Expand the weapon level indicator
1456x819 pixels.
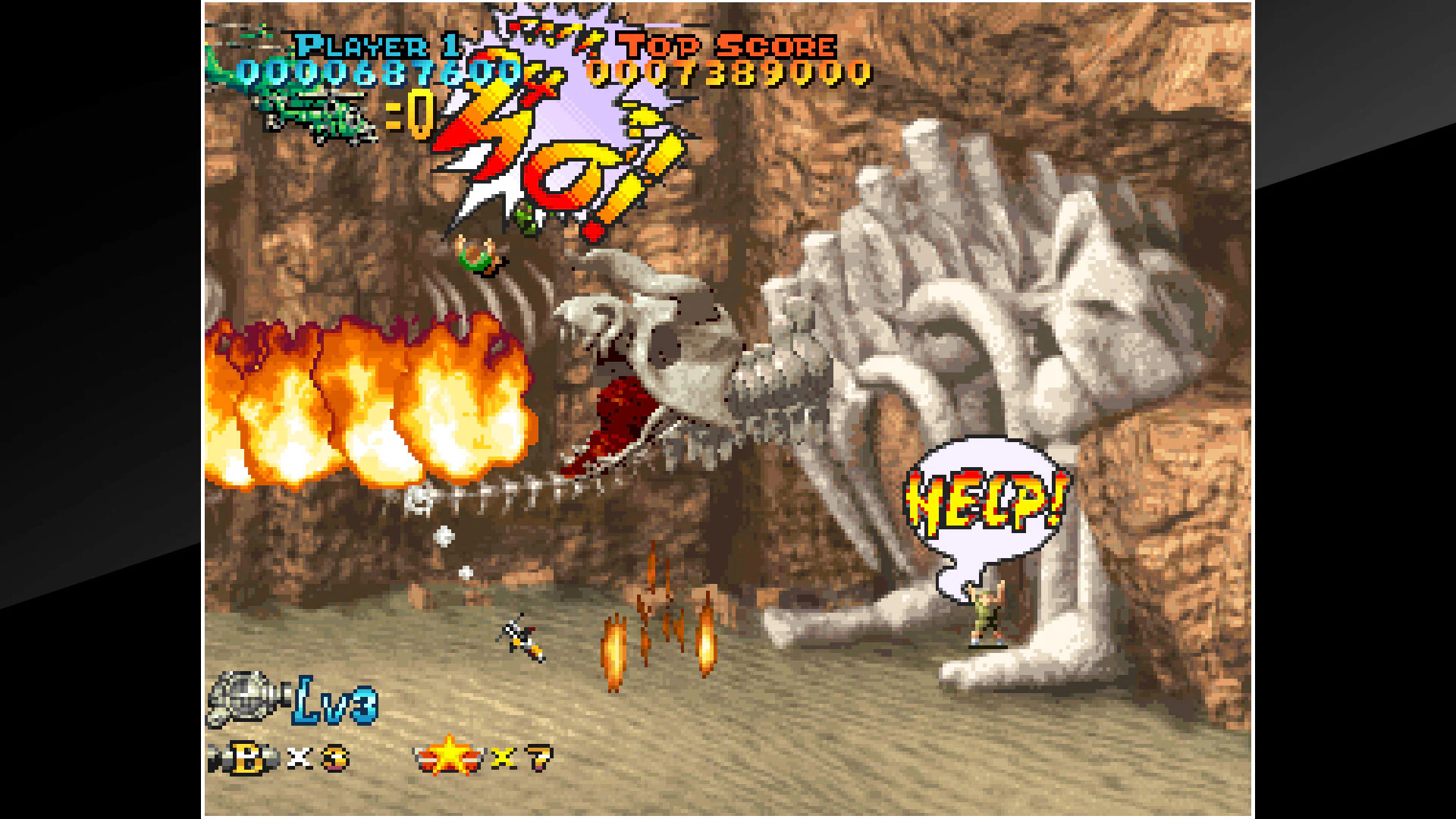coord(334,705)
